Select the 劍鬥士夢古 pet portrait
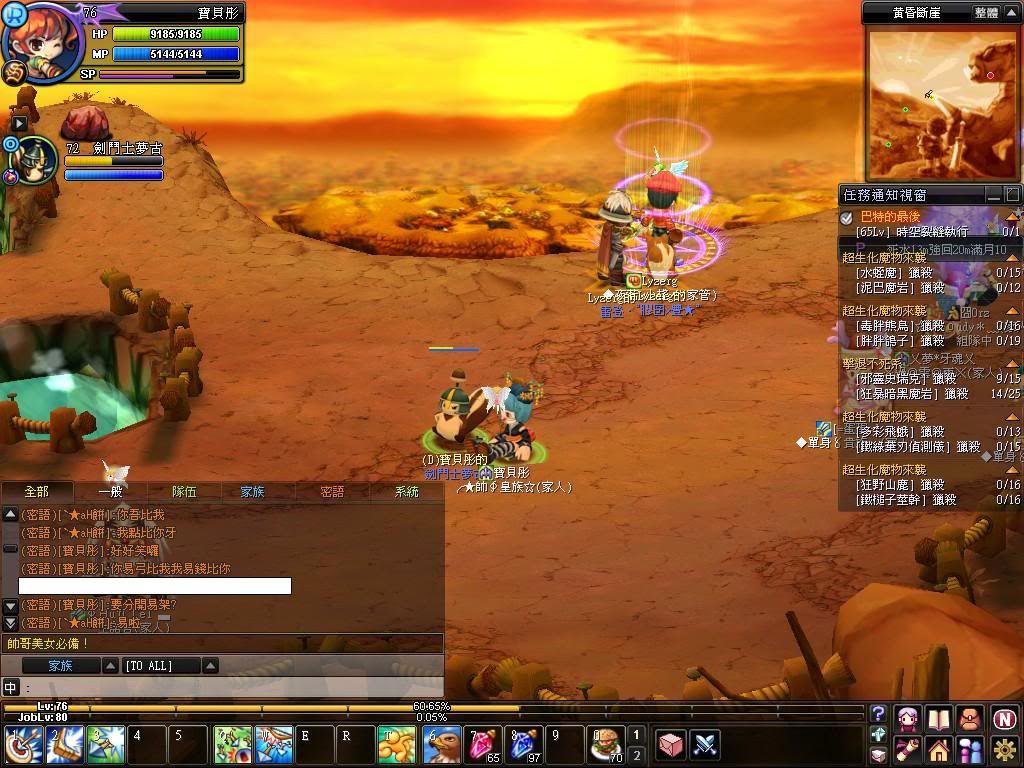The image size is (1024, 768). (x=35, y=160)
